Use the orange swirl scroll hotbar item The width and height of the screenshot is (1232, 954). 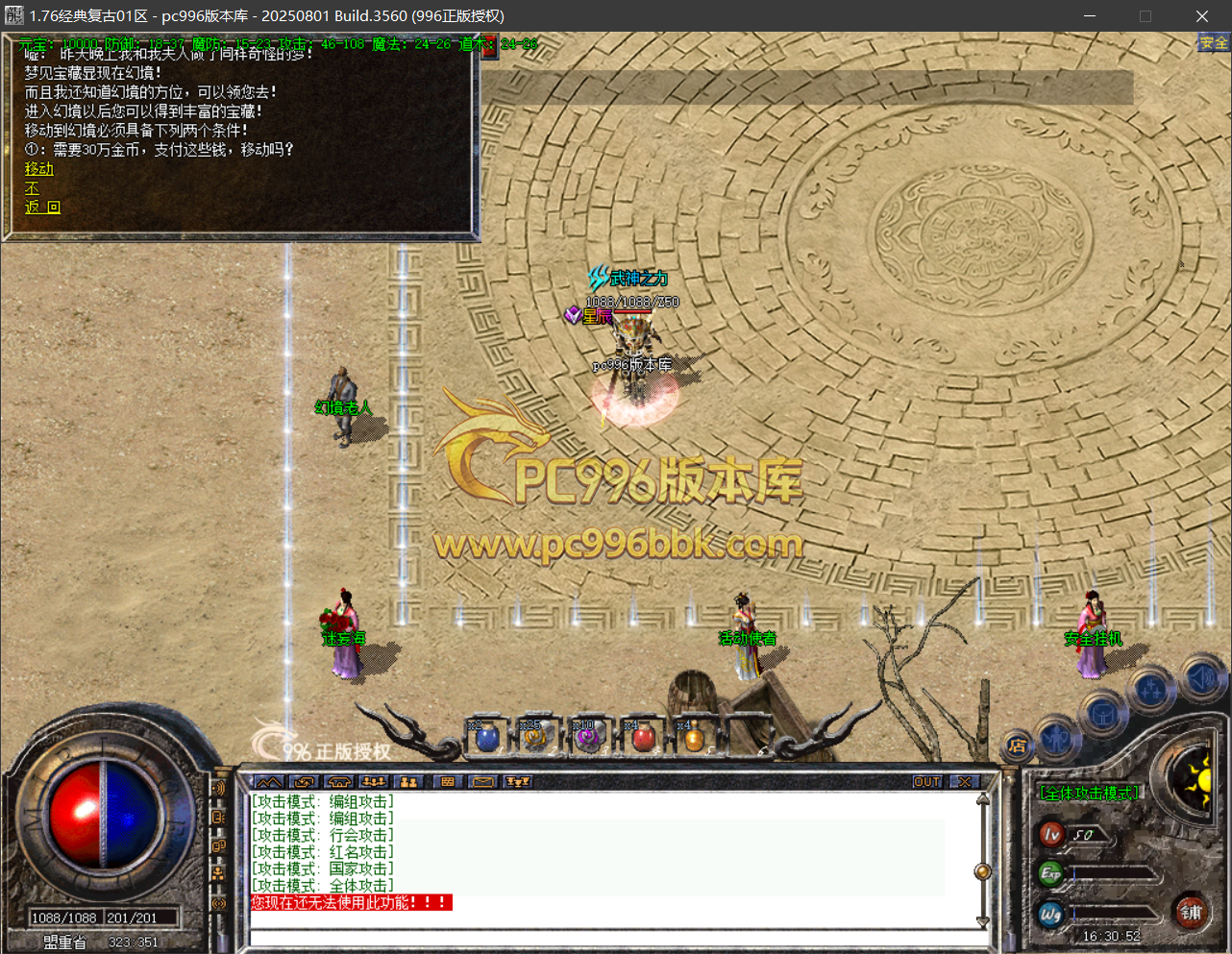[534, 739]
